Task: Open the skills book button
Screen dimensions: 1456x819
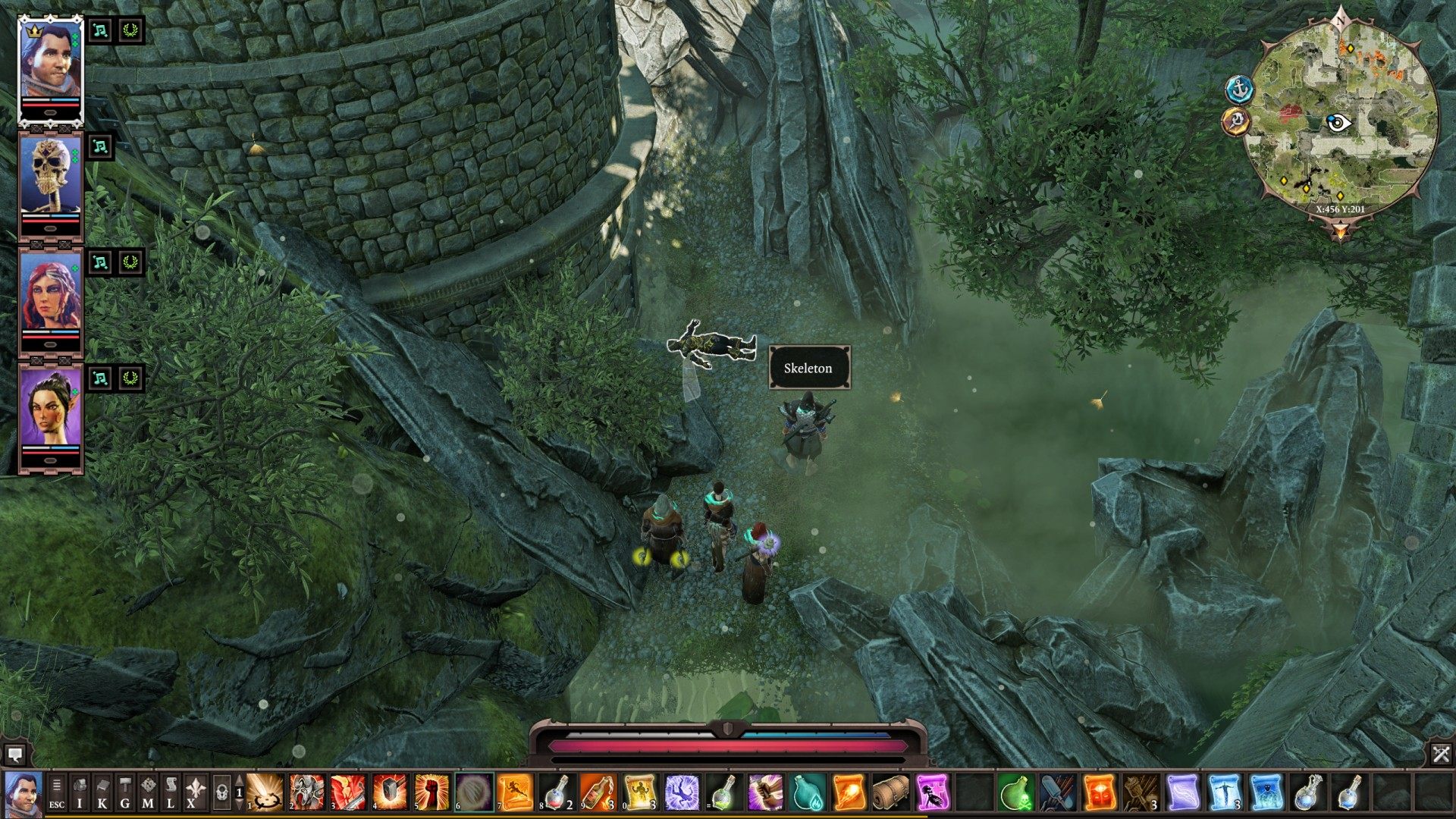Action: pos(102,792)
